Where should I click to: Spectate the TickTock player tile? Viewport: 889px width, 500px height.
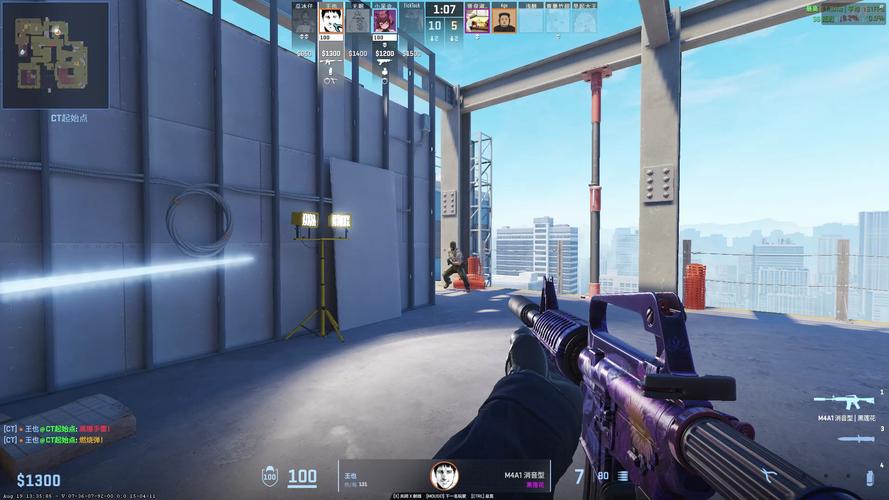click(411, 22)
